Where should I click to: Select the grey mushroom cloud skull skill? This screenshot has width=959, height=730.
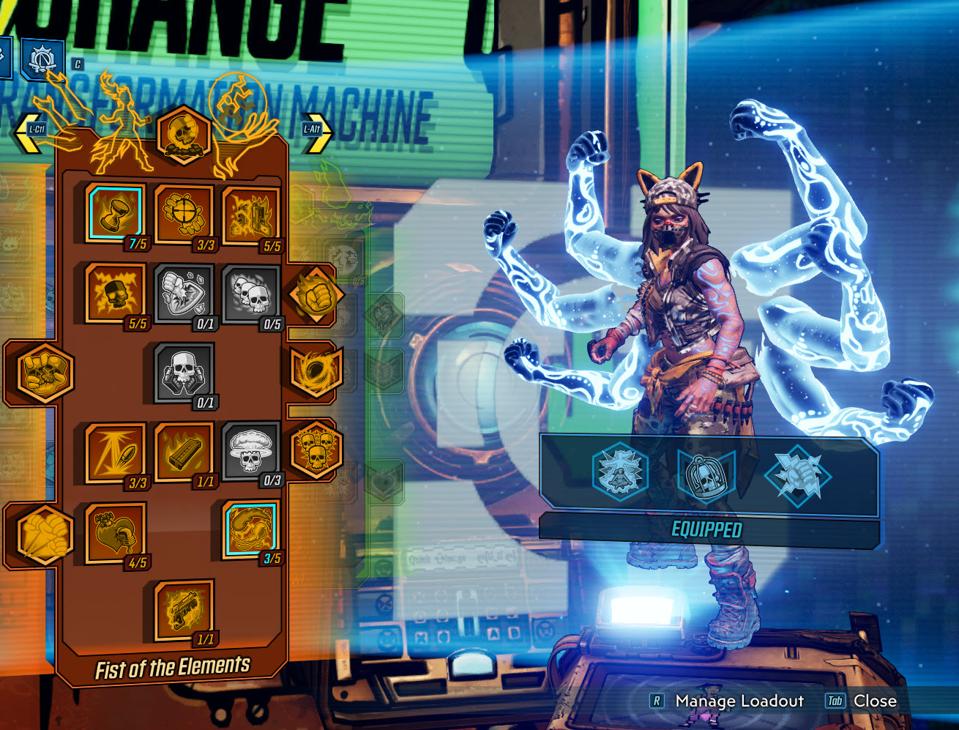(x=251, y=450)
